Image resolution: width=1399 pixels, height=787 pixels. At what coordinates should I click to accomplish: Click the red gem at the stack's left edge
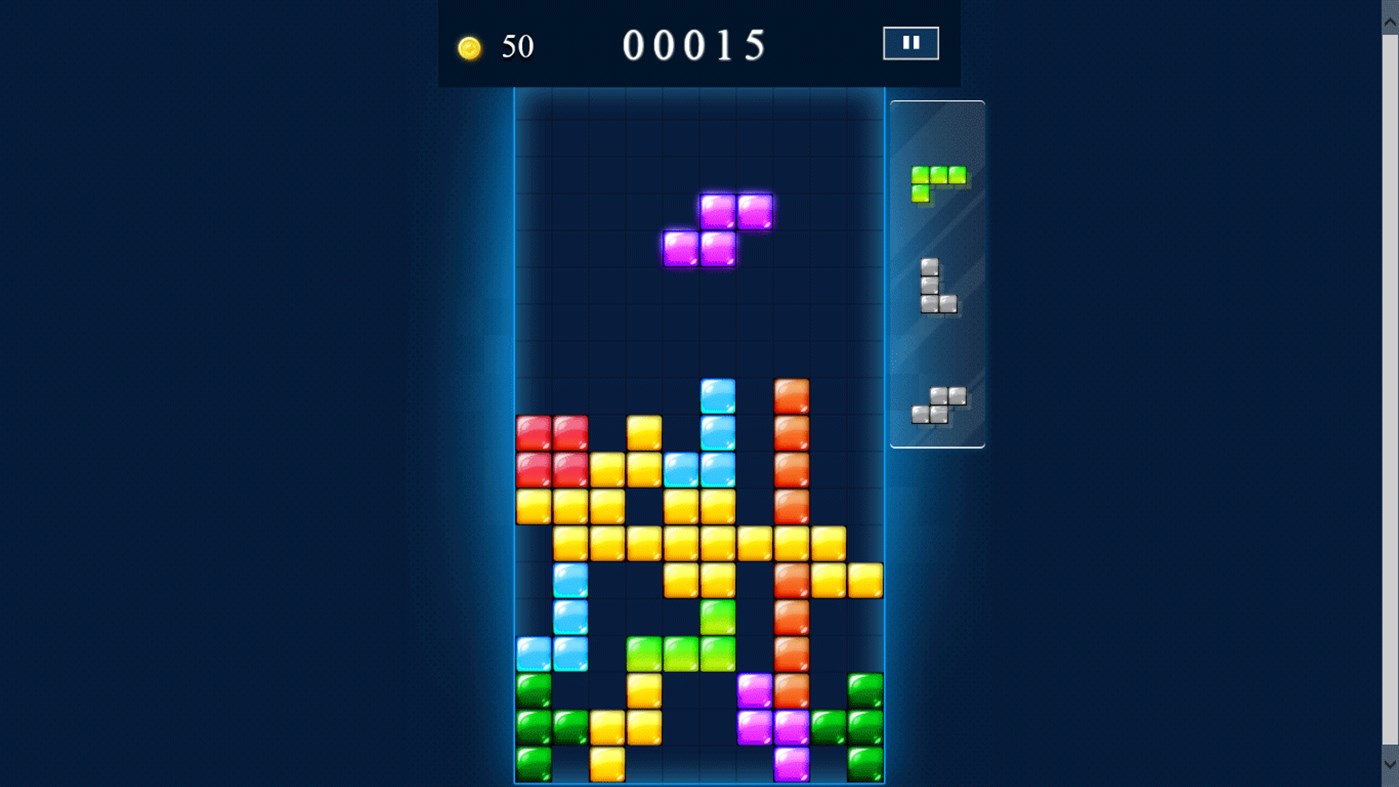[x=532, y=430]
